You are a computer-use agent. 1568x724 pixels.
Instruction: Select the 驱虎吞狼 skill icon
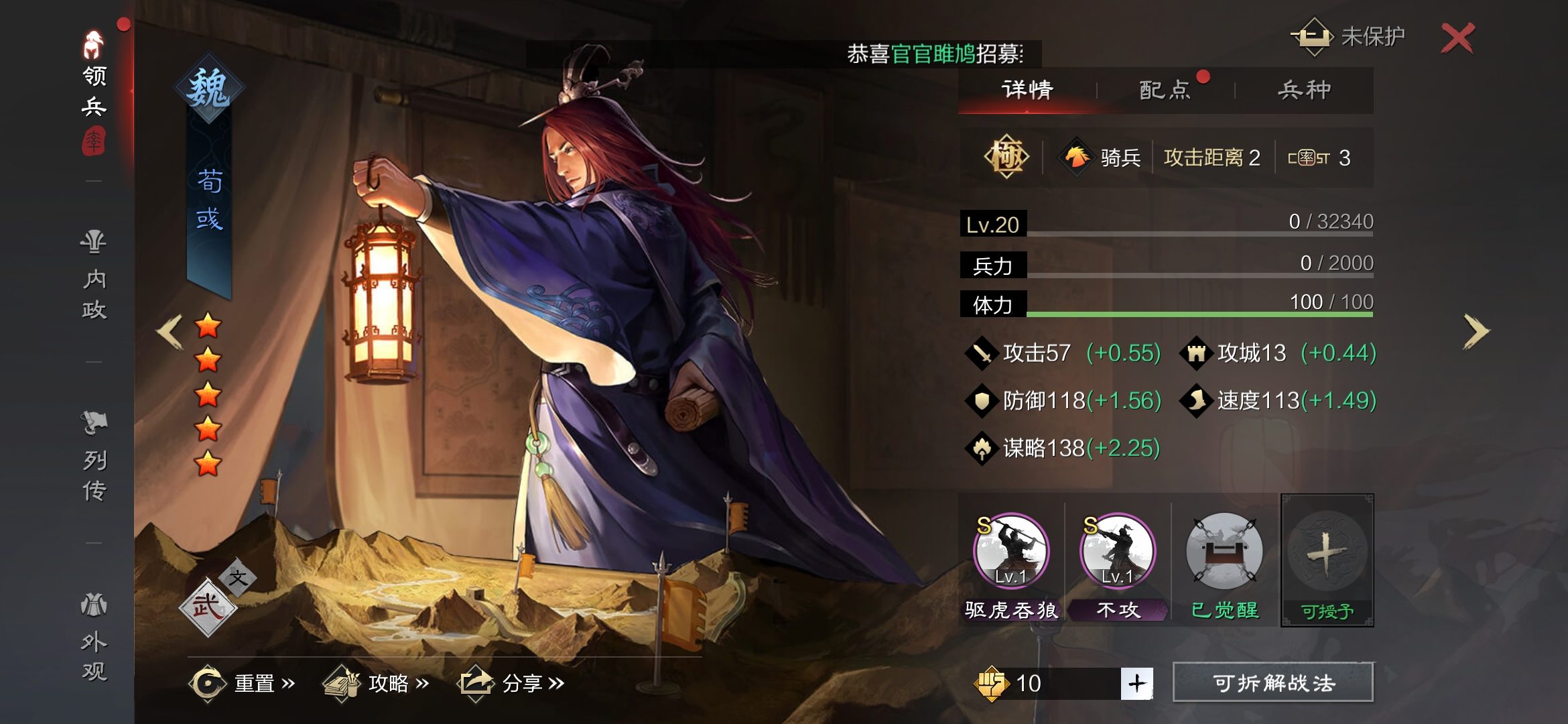click(1011, 551)
